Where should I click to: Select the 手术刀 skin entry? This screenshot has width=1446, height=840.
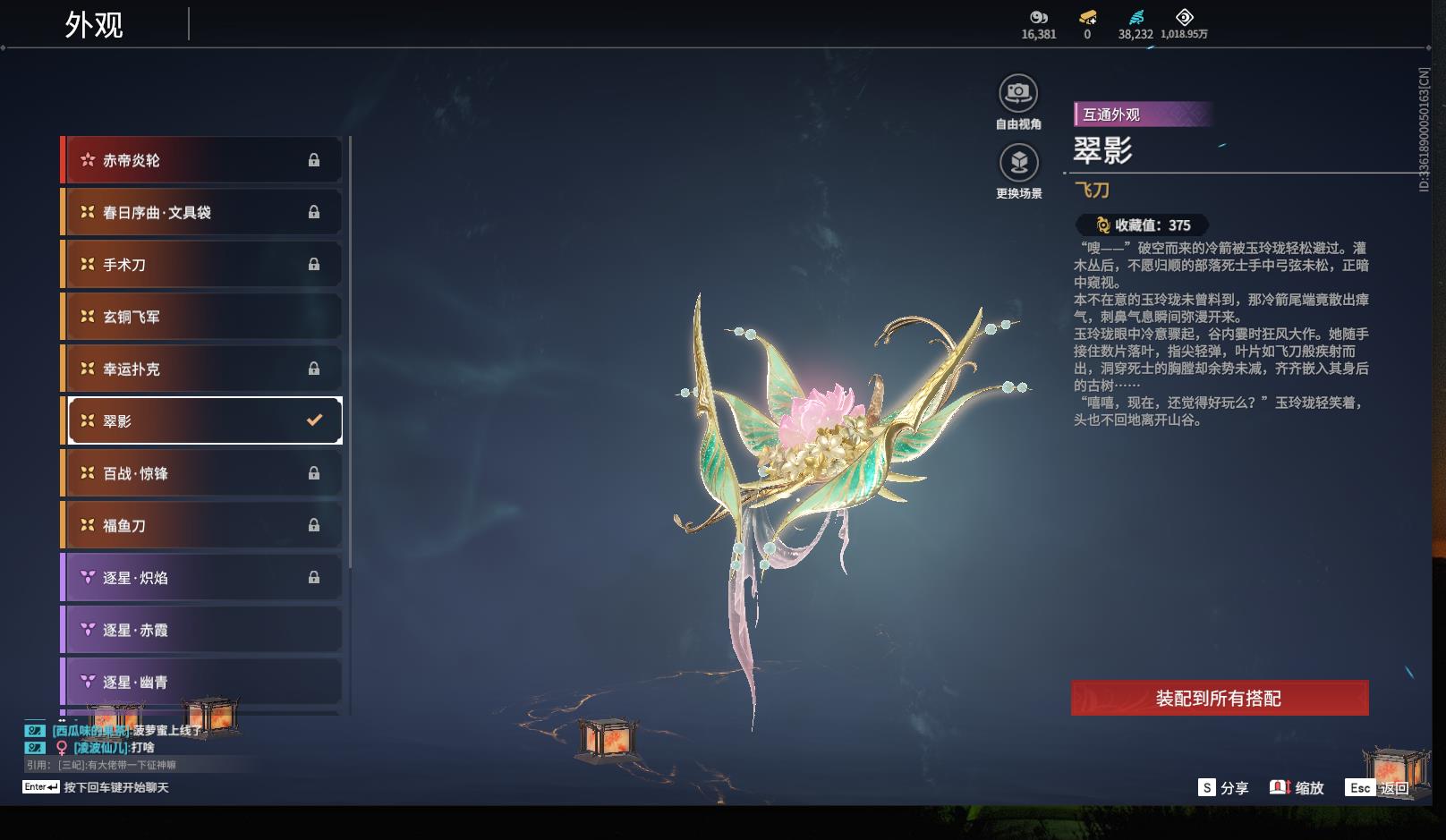click(202, 265)
